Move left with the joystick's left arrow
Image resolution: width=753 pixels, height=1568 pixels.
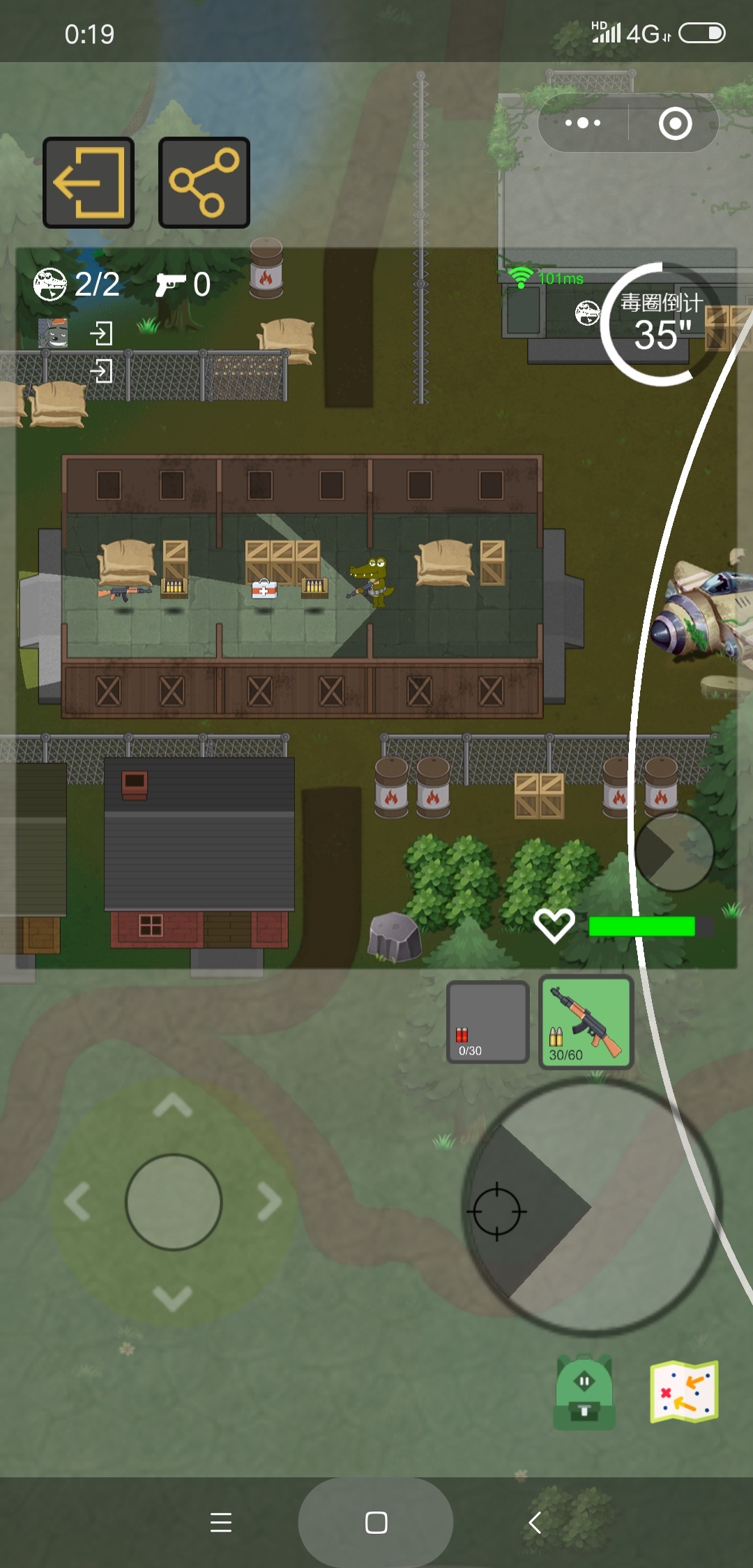click(77, 1202)
